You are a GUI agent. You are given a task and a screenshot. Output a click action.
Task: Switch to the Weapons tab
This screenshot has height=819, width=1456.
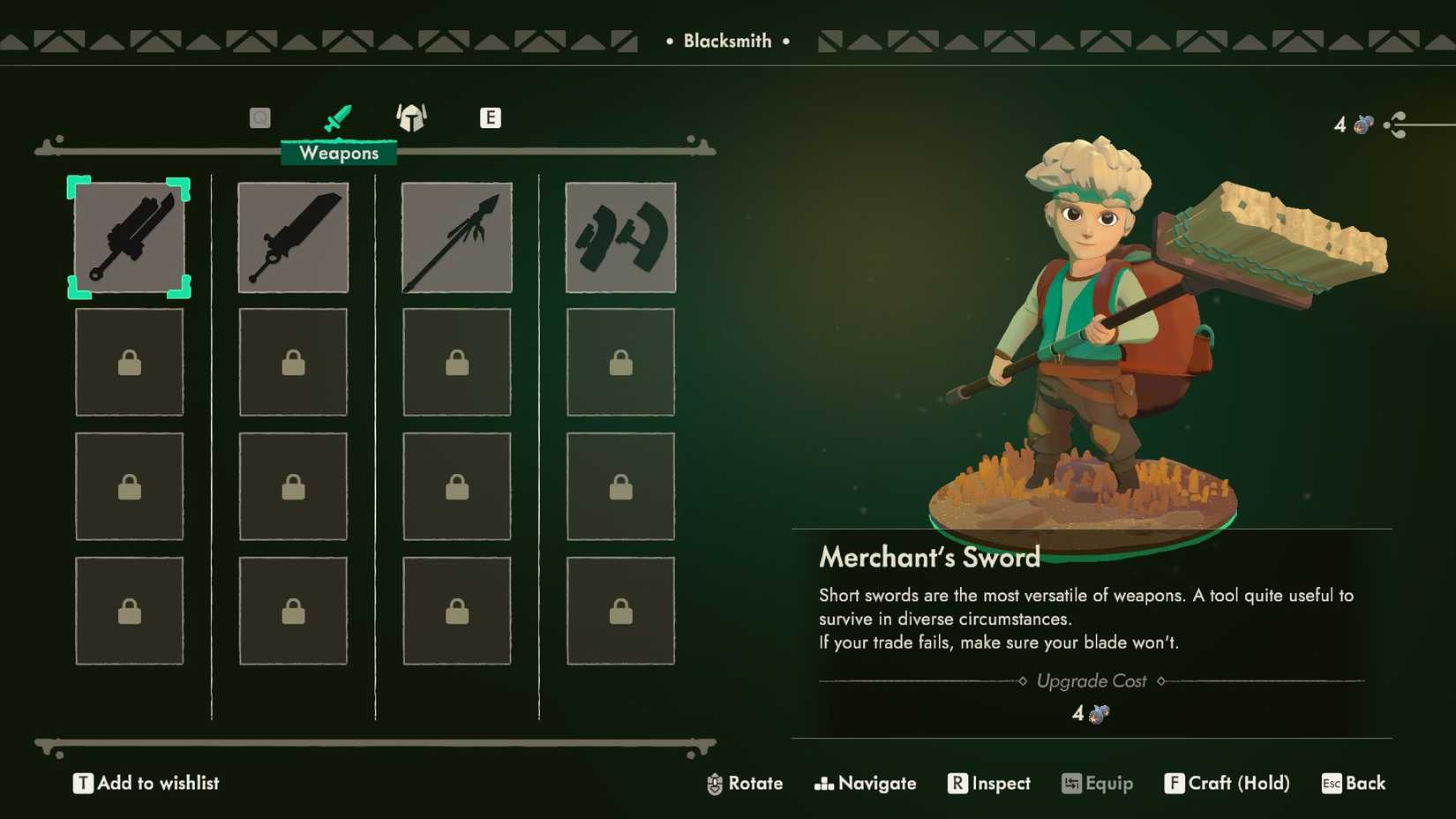tap(338, 153)
